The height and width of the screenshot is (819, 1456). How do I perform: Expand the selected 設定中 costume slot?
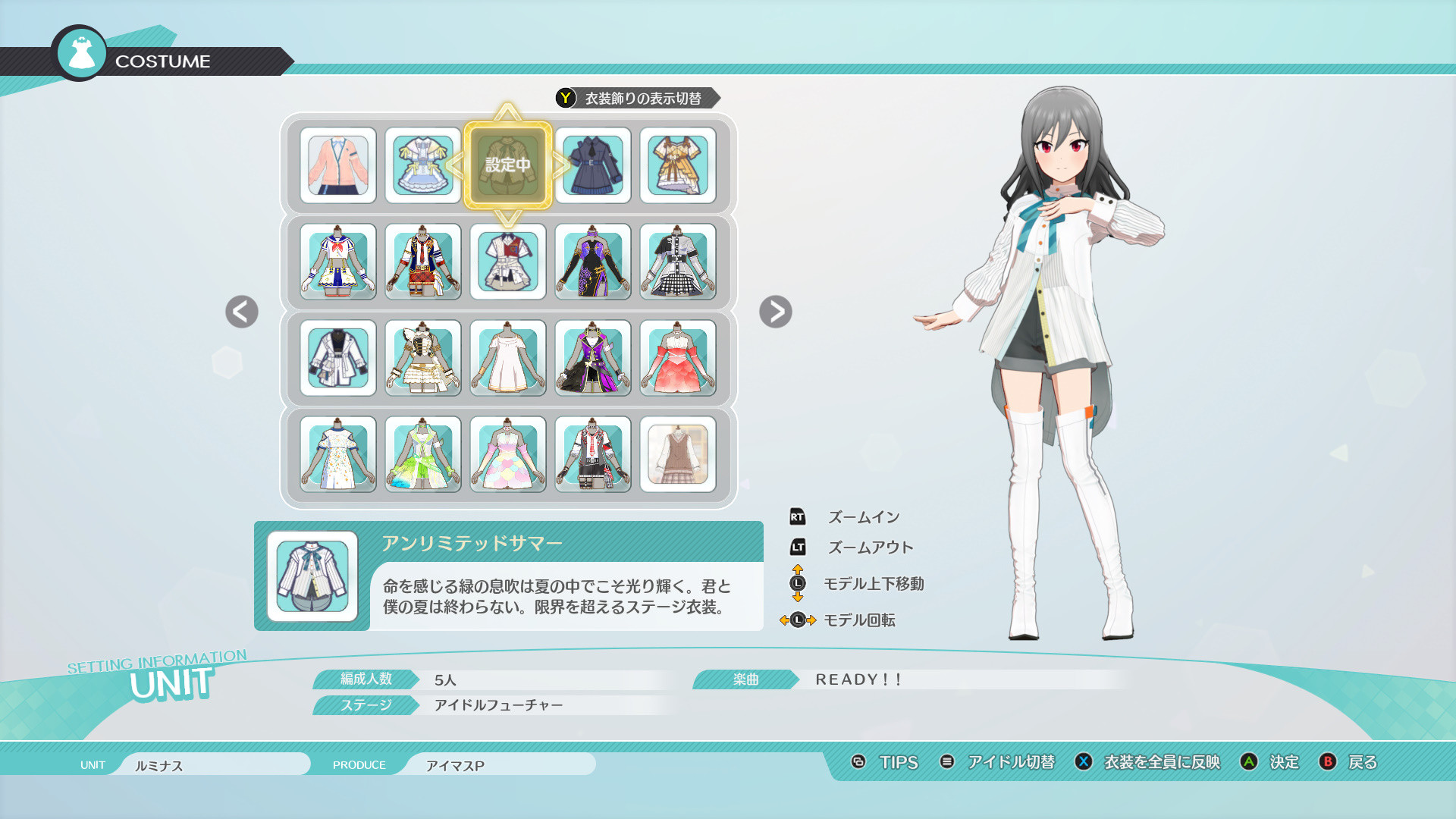(x=508, y=167)
